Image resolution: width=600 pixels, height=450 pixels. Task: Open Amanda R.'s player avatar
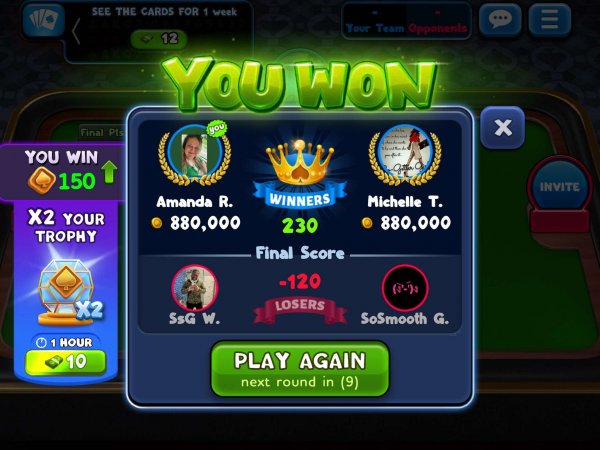(x=193, y=153)
